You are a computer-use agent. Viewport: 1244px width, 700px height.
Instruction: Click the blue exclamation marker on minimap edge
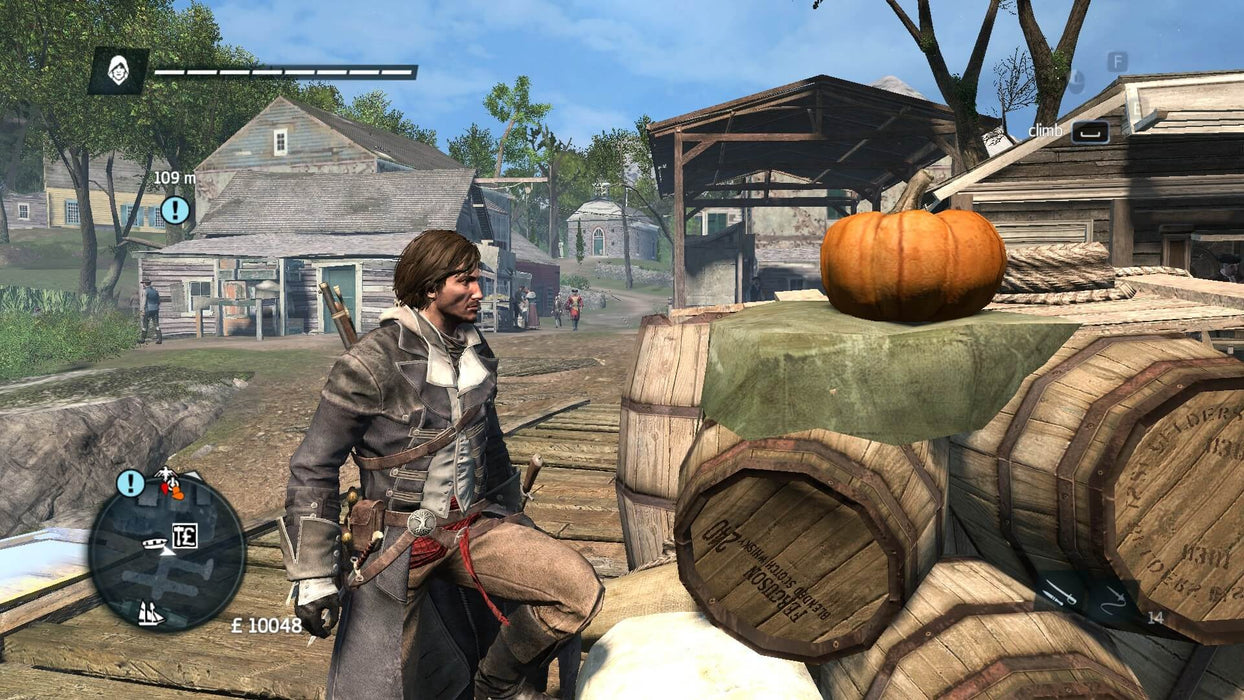coord(130,483)
